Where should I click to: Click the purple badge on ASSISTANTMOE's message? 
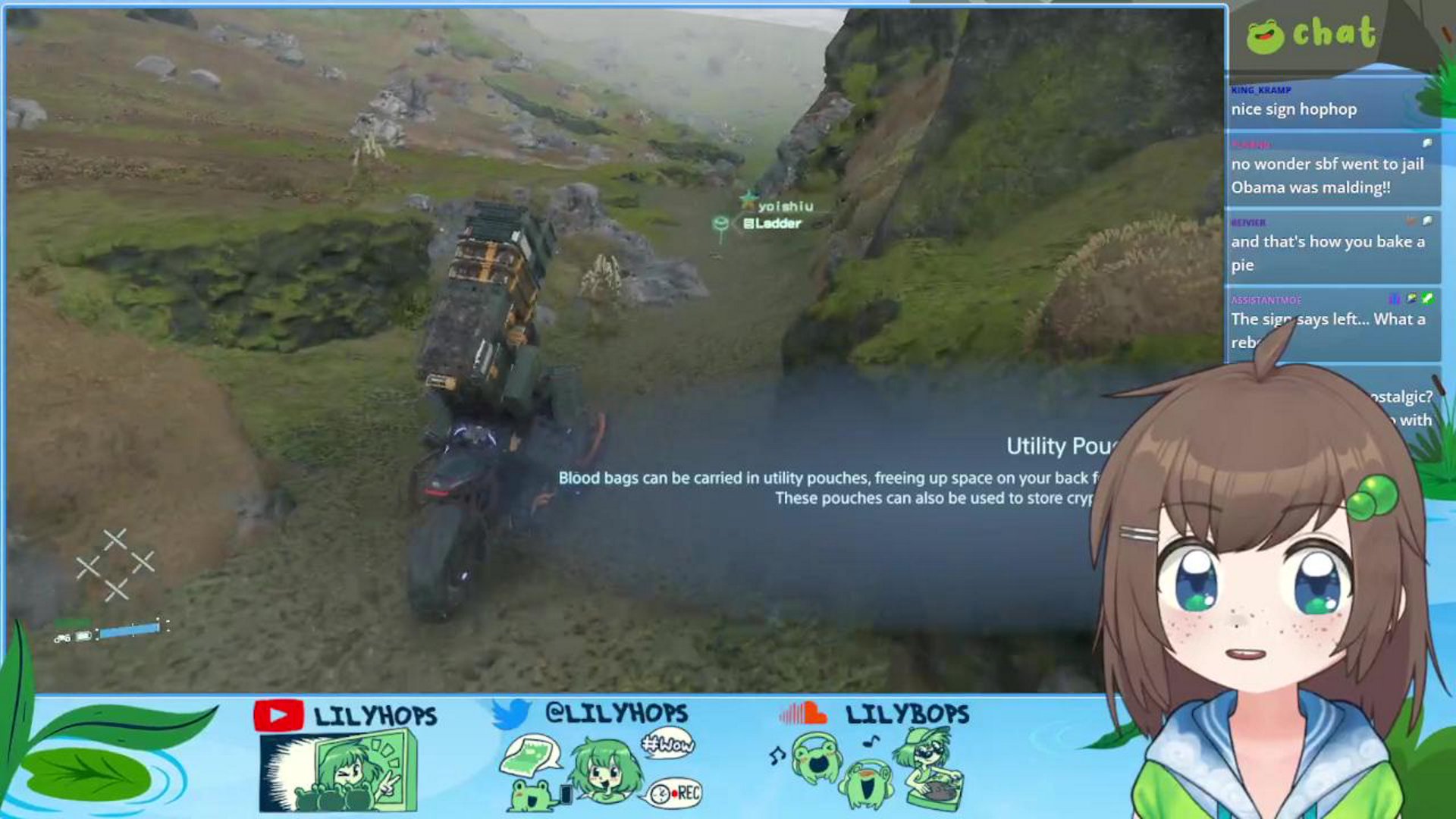tap(1394, 300)
